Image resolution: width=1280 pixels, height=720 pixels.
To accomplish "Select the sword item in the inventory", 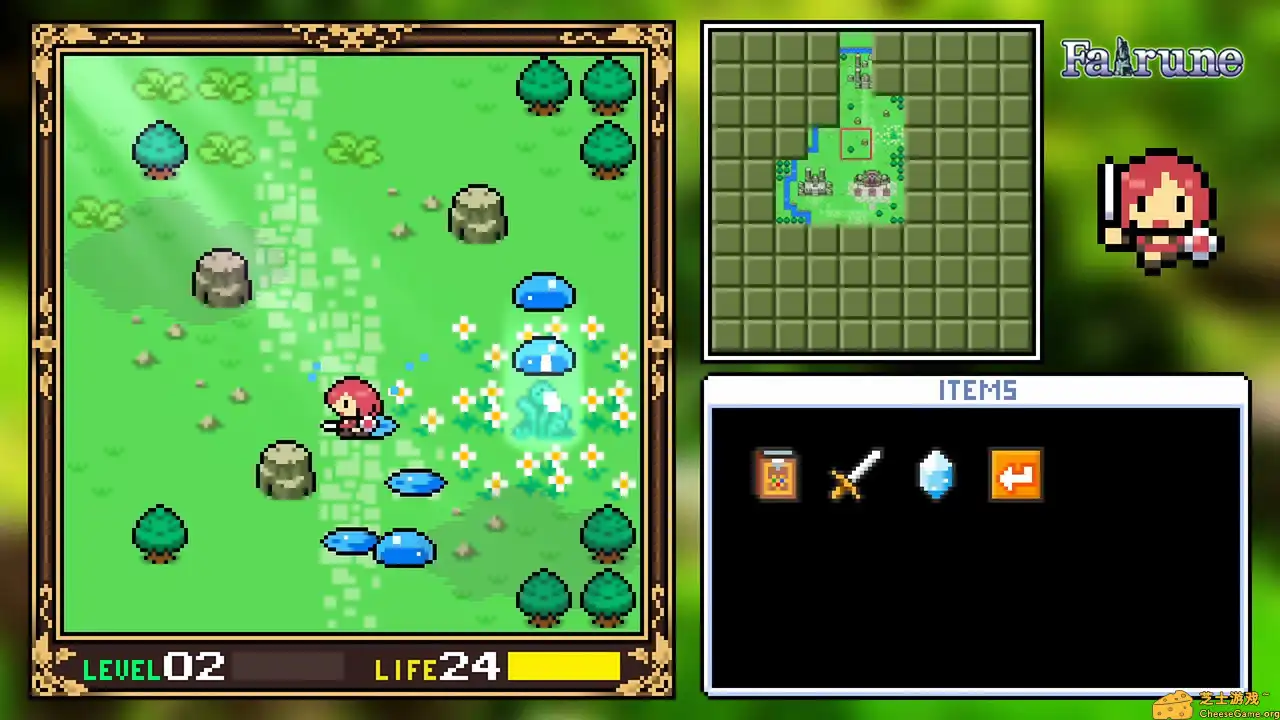I will click(857, 475).
